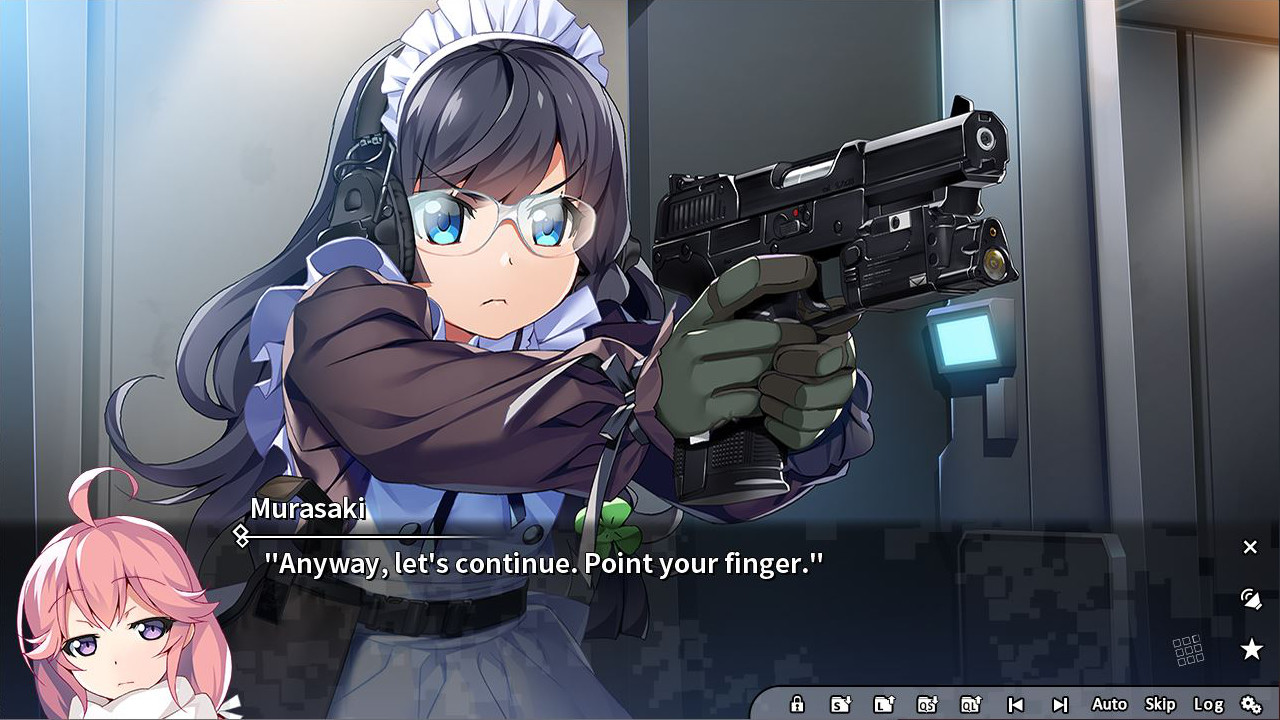Replay Murasaki's voice with the speaker icon
Image resolution: width=1280 pixels, height=720 pixels.
[x=1251, y=599]
